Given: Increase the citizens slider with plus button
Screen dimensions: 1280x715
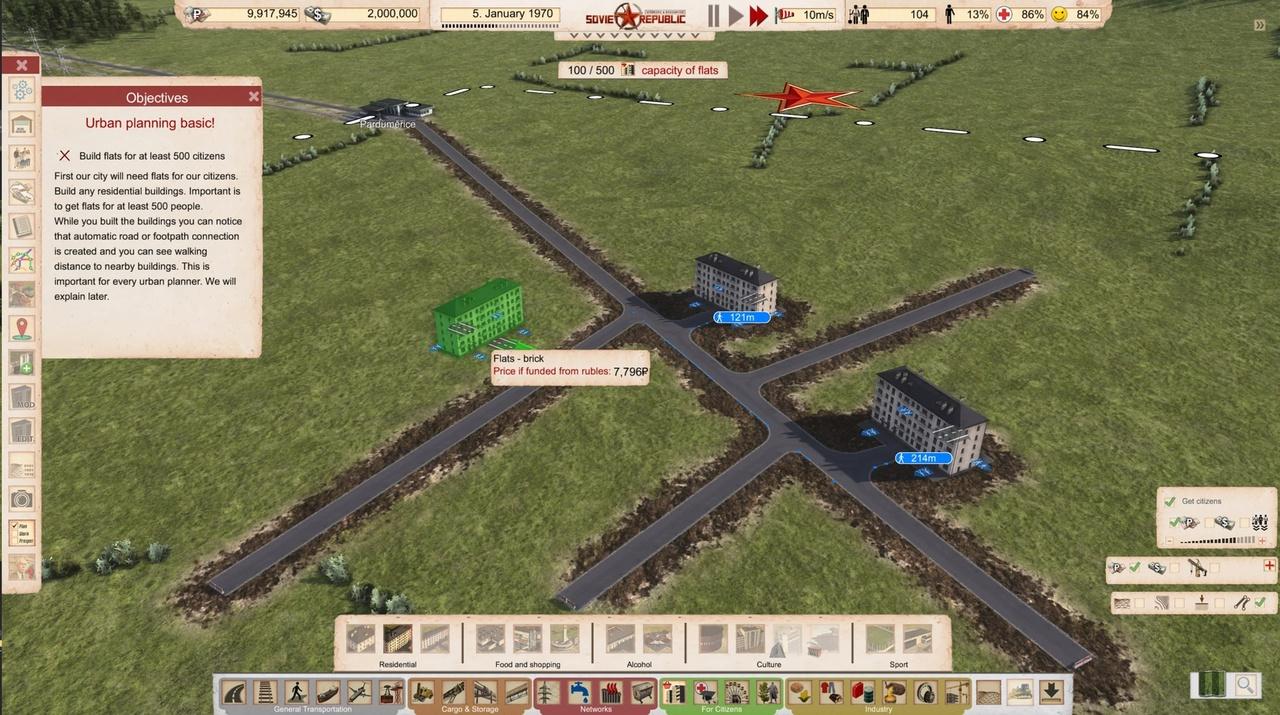Looking at the screenshot, I should 1262,541.
